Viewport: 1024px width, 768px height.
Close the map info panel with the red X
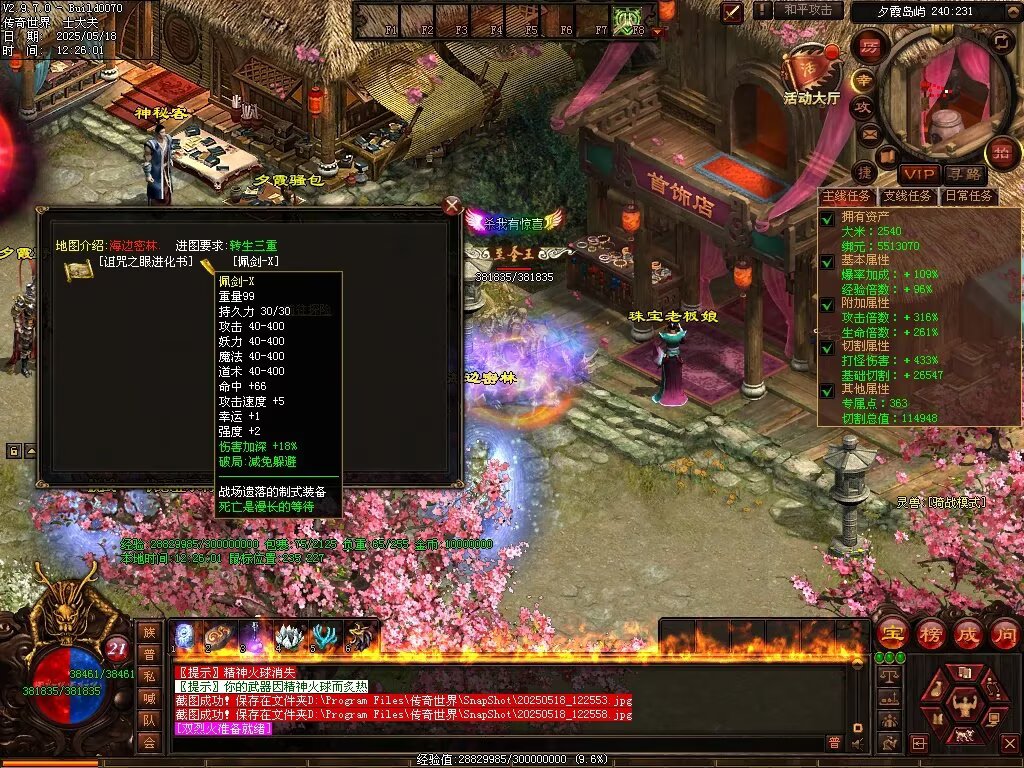coord(452,206)
